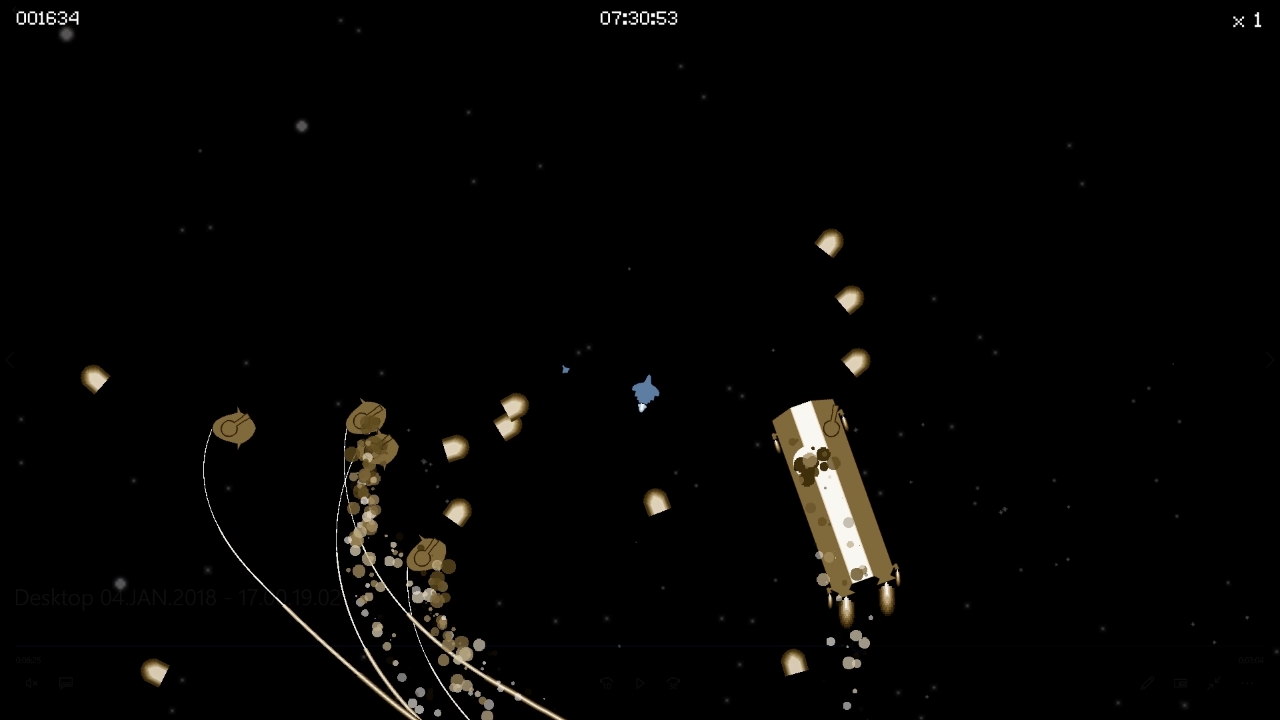Viewport: 1280px width, 720px height.
Task: Click the remaining time reading 0:03:04
Action: [x=1251, y=659]
